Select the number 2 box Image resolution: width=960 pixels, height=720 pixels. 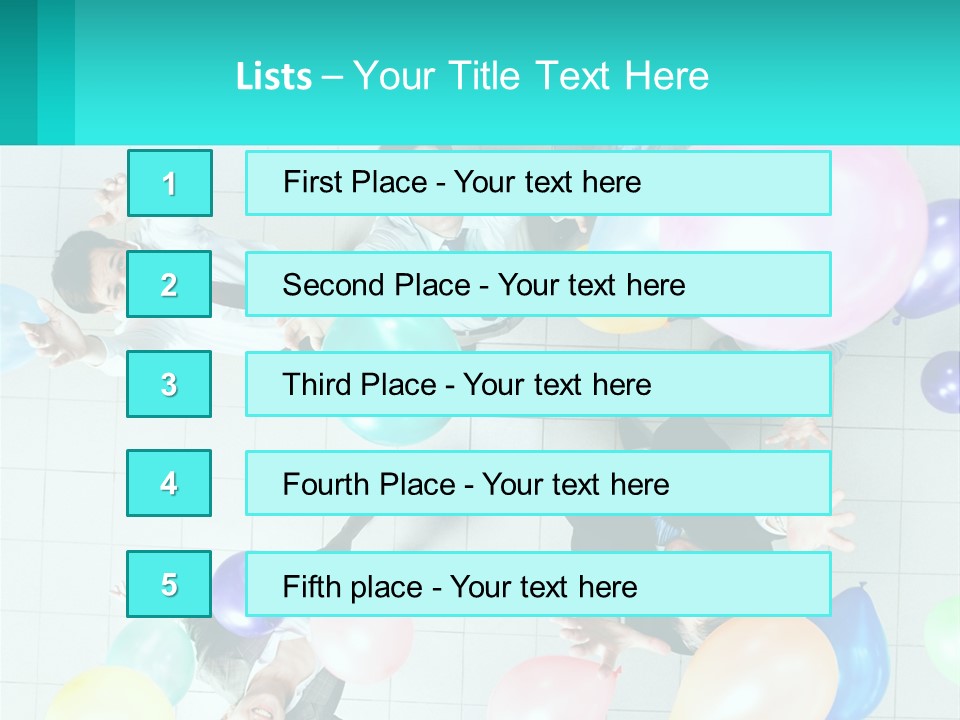(x=169, y=284)
